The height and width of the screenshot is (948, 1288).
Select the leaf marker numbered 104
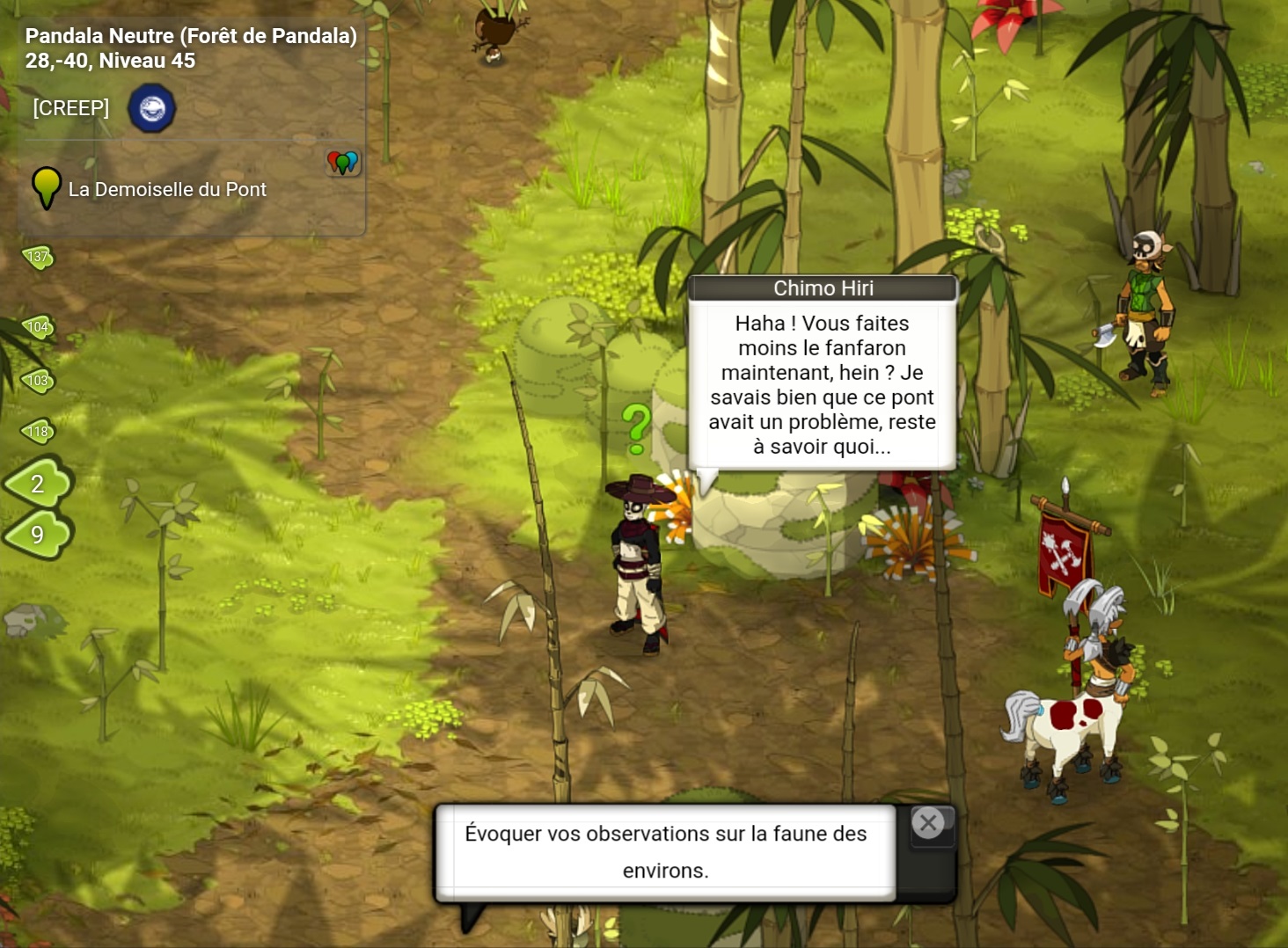point(38,327)
